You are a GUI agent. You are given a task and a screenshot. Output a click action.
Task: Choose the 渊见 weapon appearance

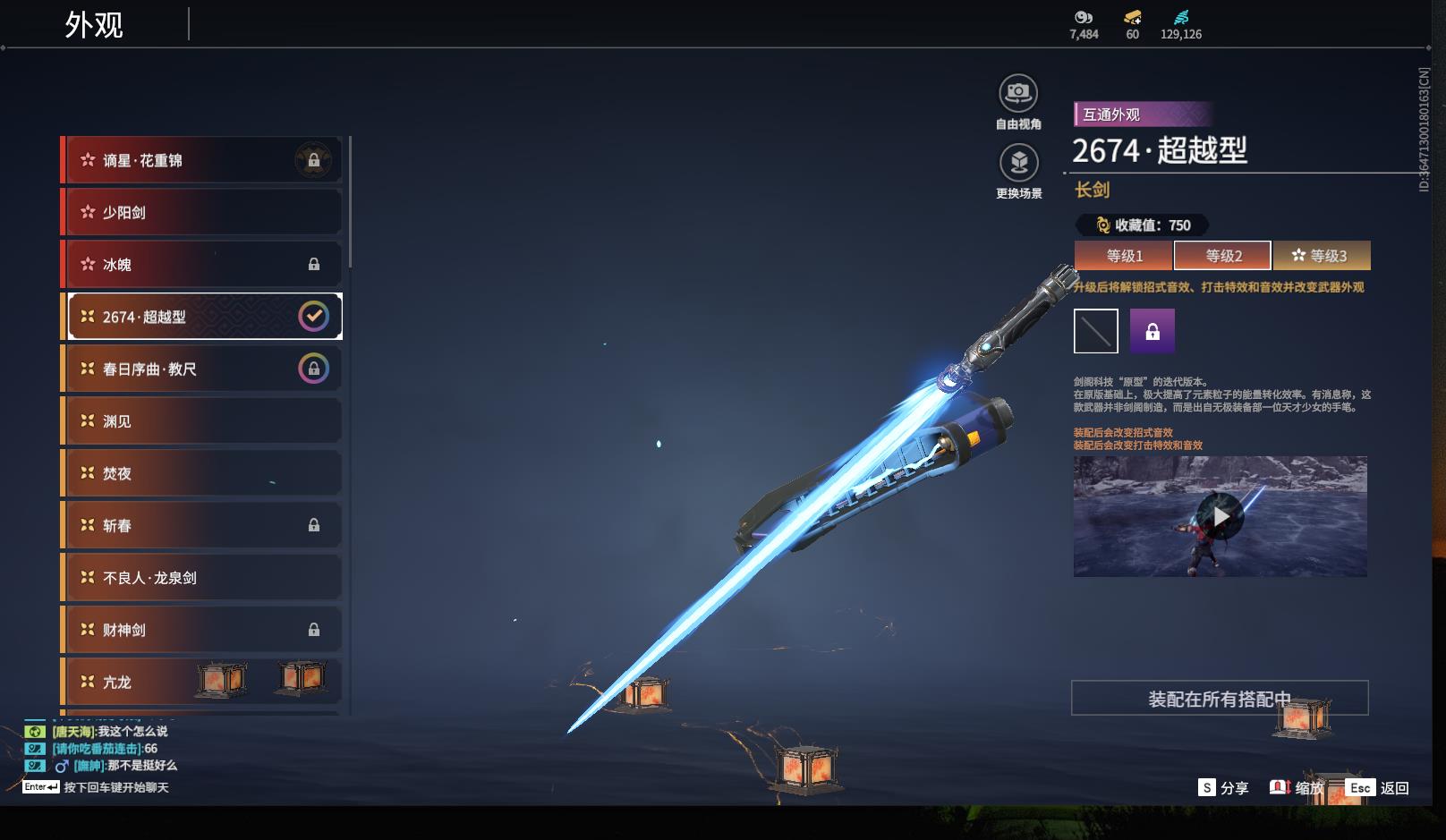coord(201,421)
